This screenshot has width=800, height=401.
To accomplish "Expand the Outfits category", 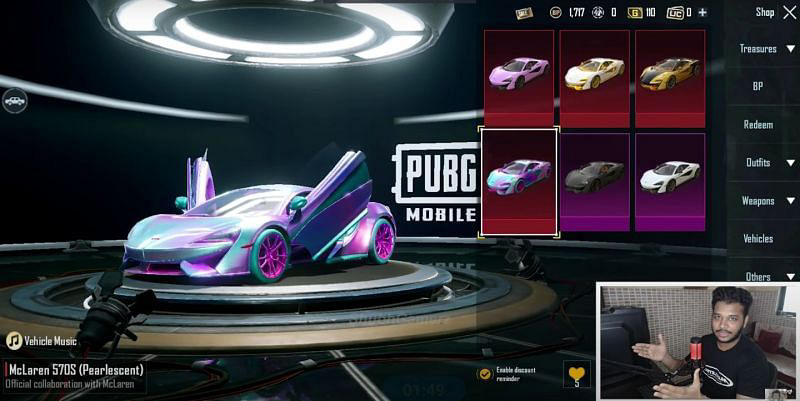I will coord(766,162).
